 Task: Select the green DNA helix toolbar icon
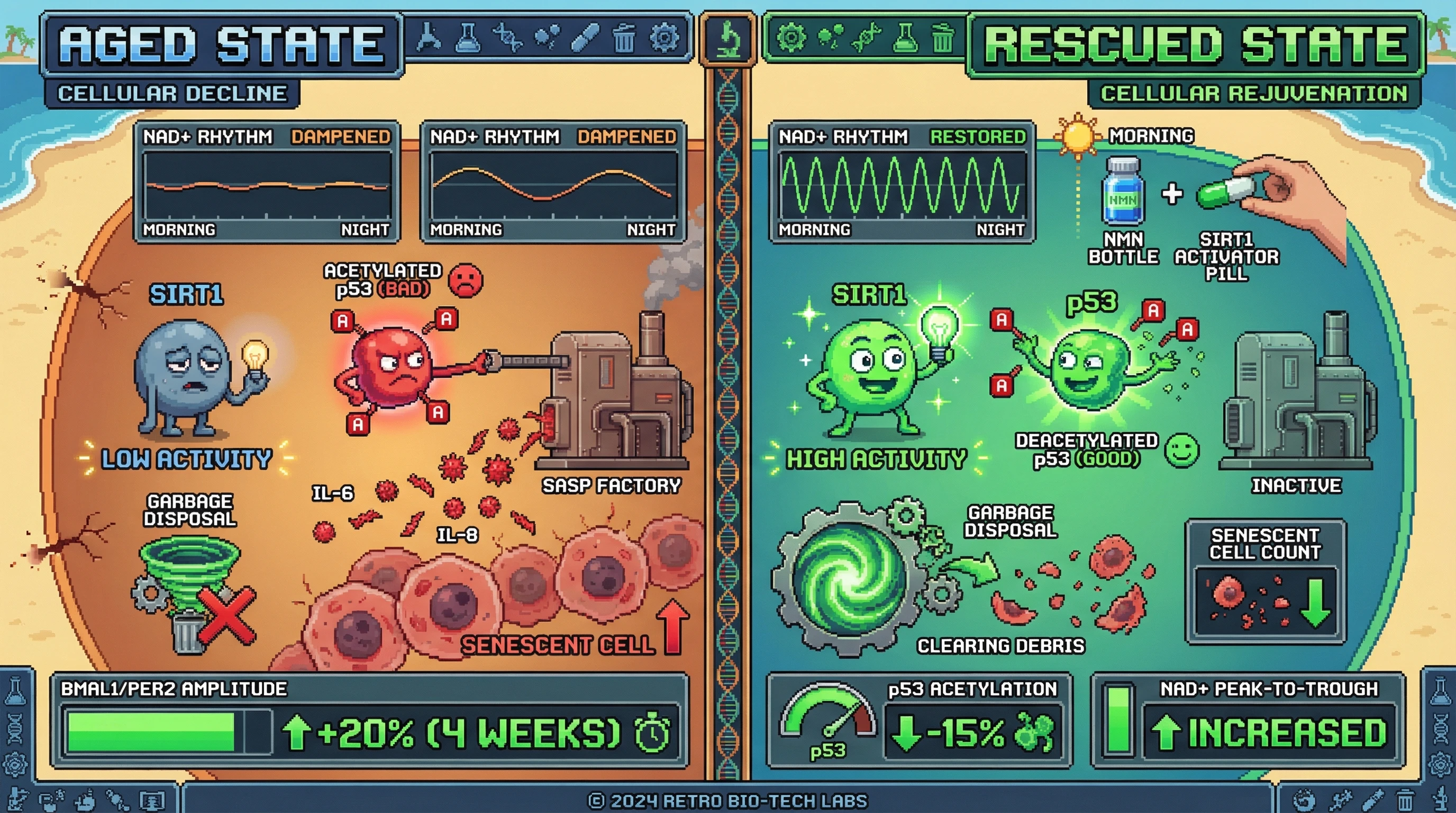coord(867,38)
